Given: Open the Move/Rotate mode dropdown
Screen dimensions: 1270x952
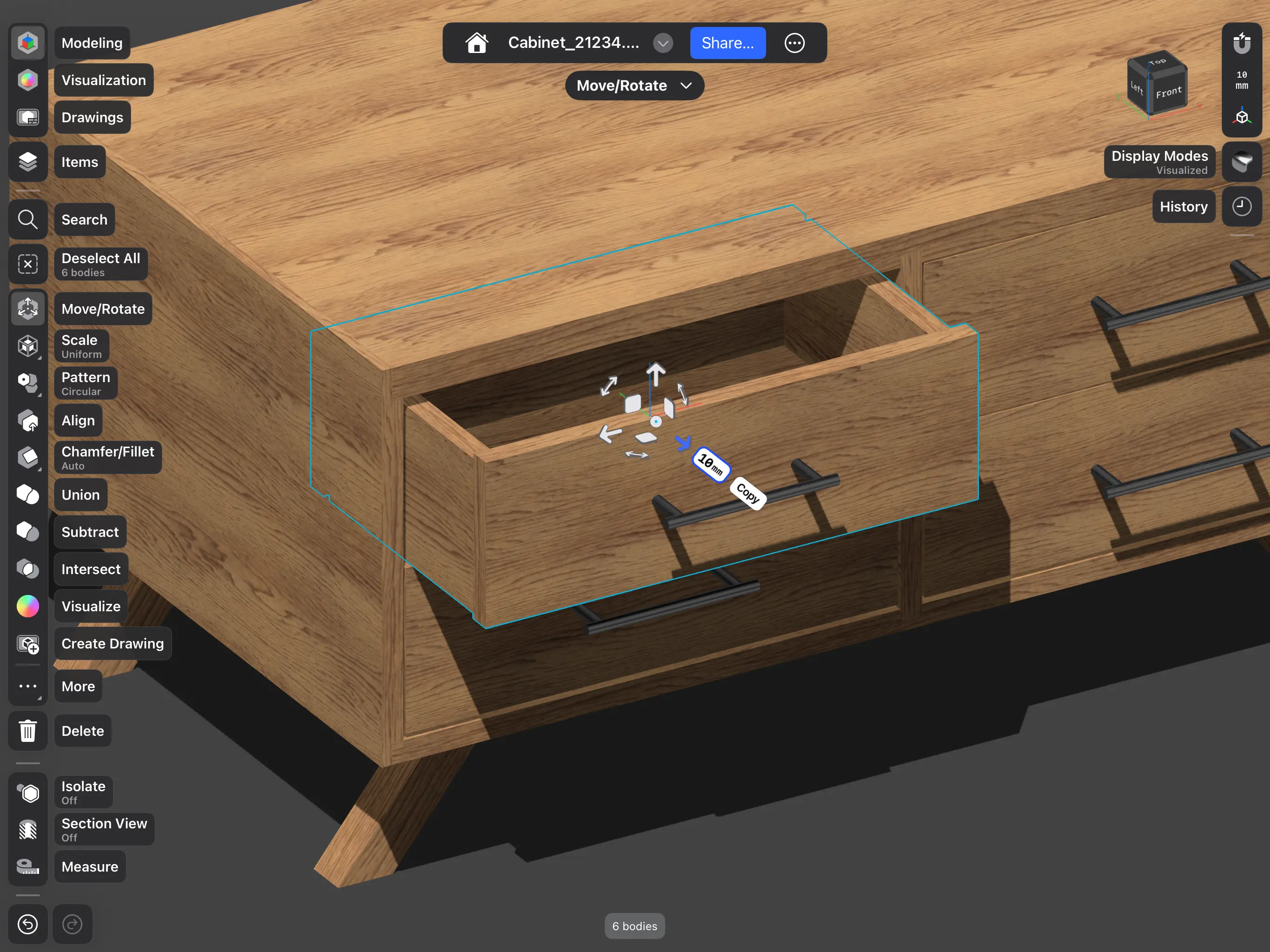Looking at the screenshot, I should coord(634,85).
